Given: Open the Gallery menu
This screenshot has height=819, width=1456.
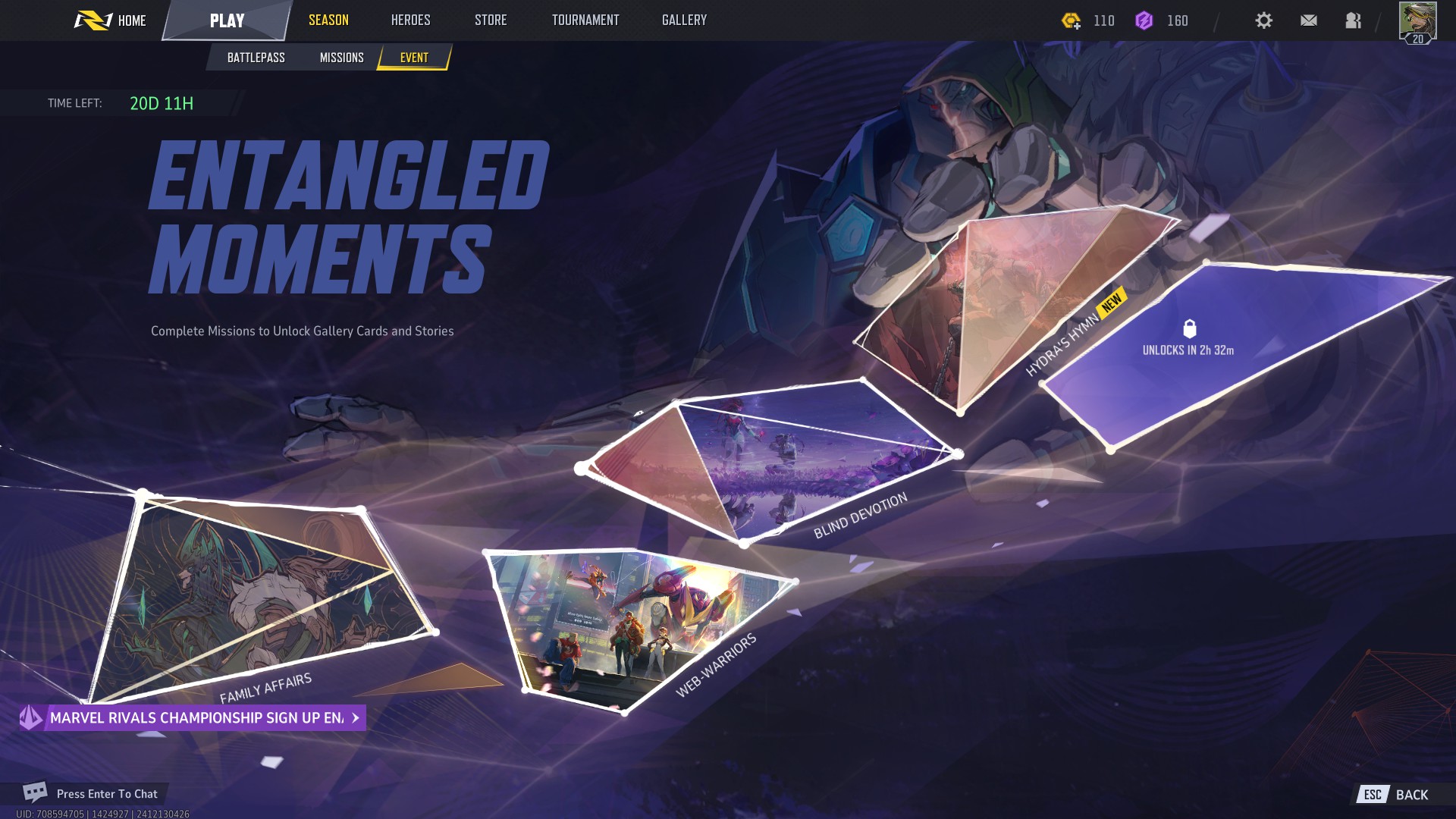Looking at the screenshot, I should pos(684,20).
